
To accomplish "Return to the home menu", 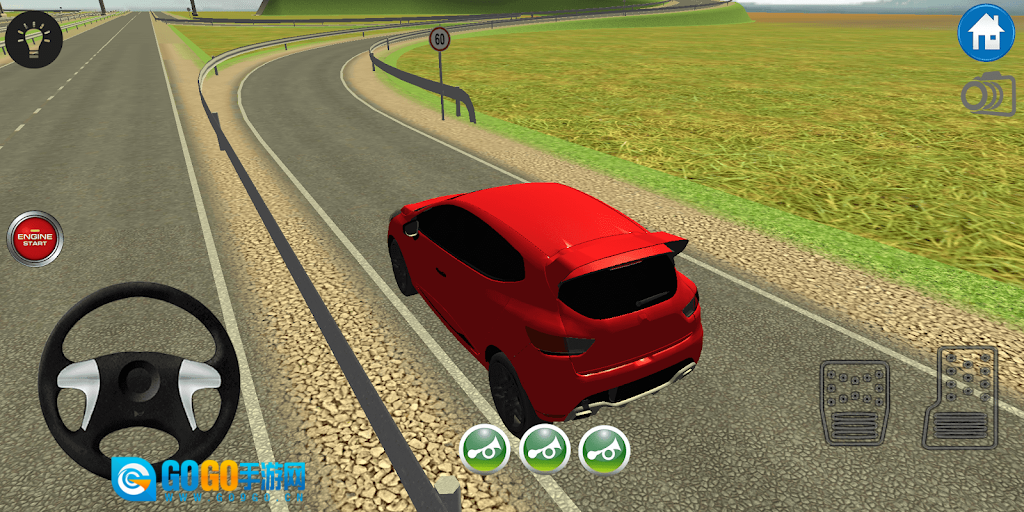I will [986, 33].
